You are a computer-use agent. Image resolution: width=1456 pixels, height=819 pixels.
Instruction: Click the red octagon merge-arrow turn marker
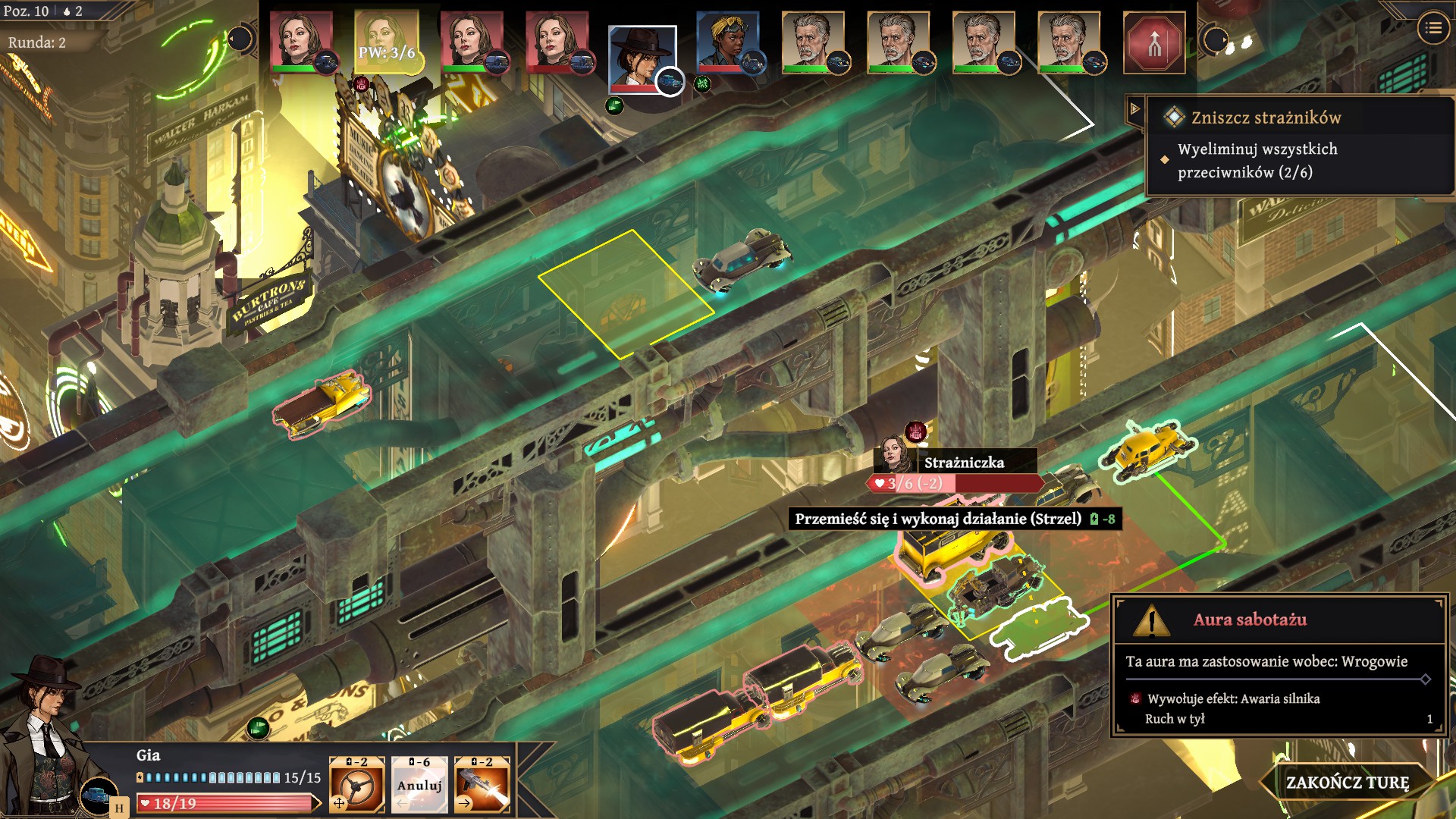[1153, 43]
